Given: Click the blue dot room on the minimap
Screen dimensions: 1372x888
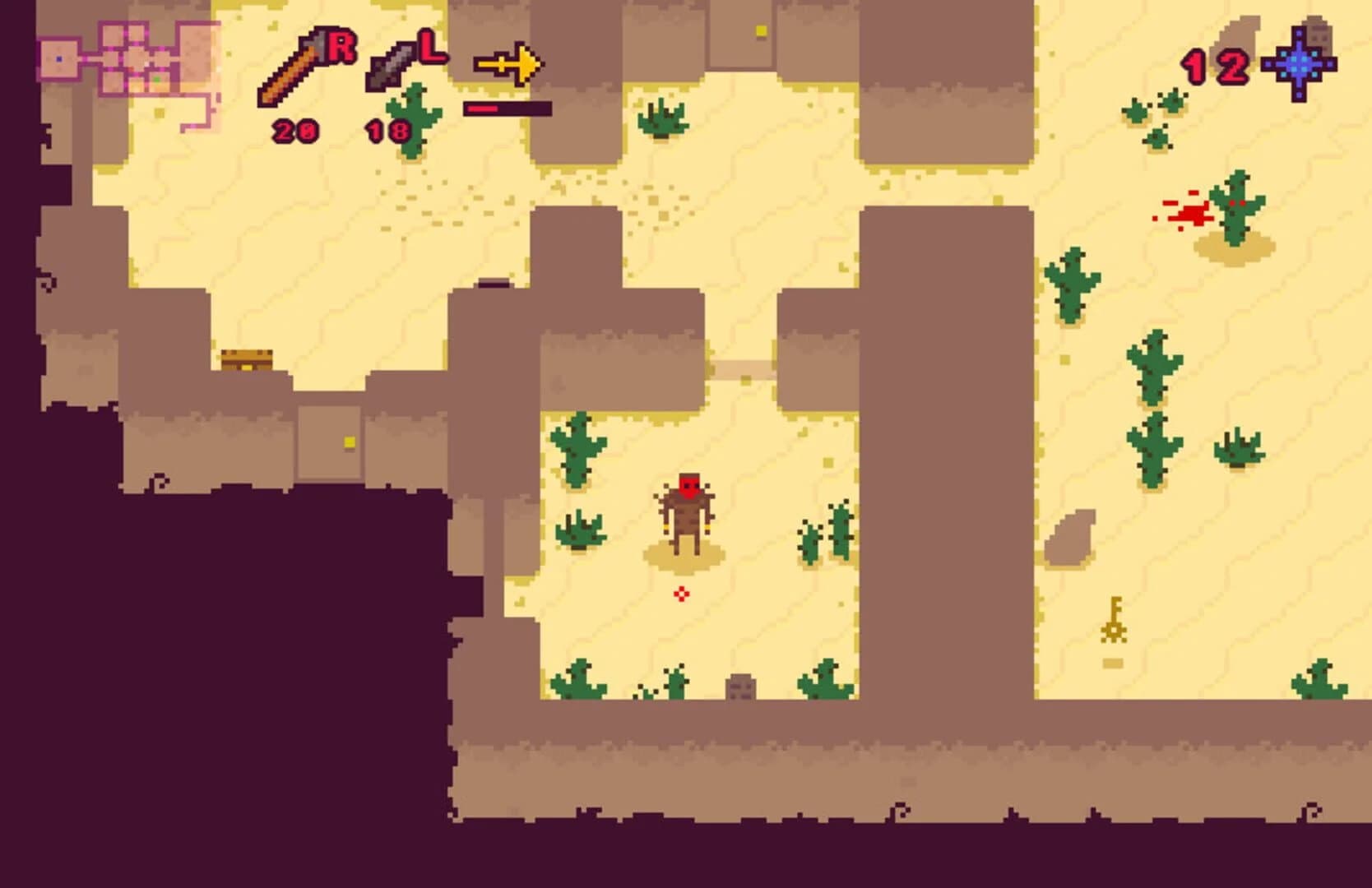Looking at the screenshot, I should pos(59,59).
